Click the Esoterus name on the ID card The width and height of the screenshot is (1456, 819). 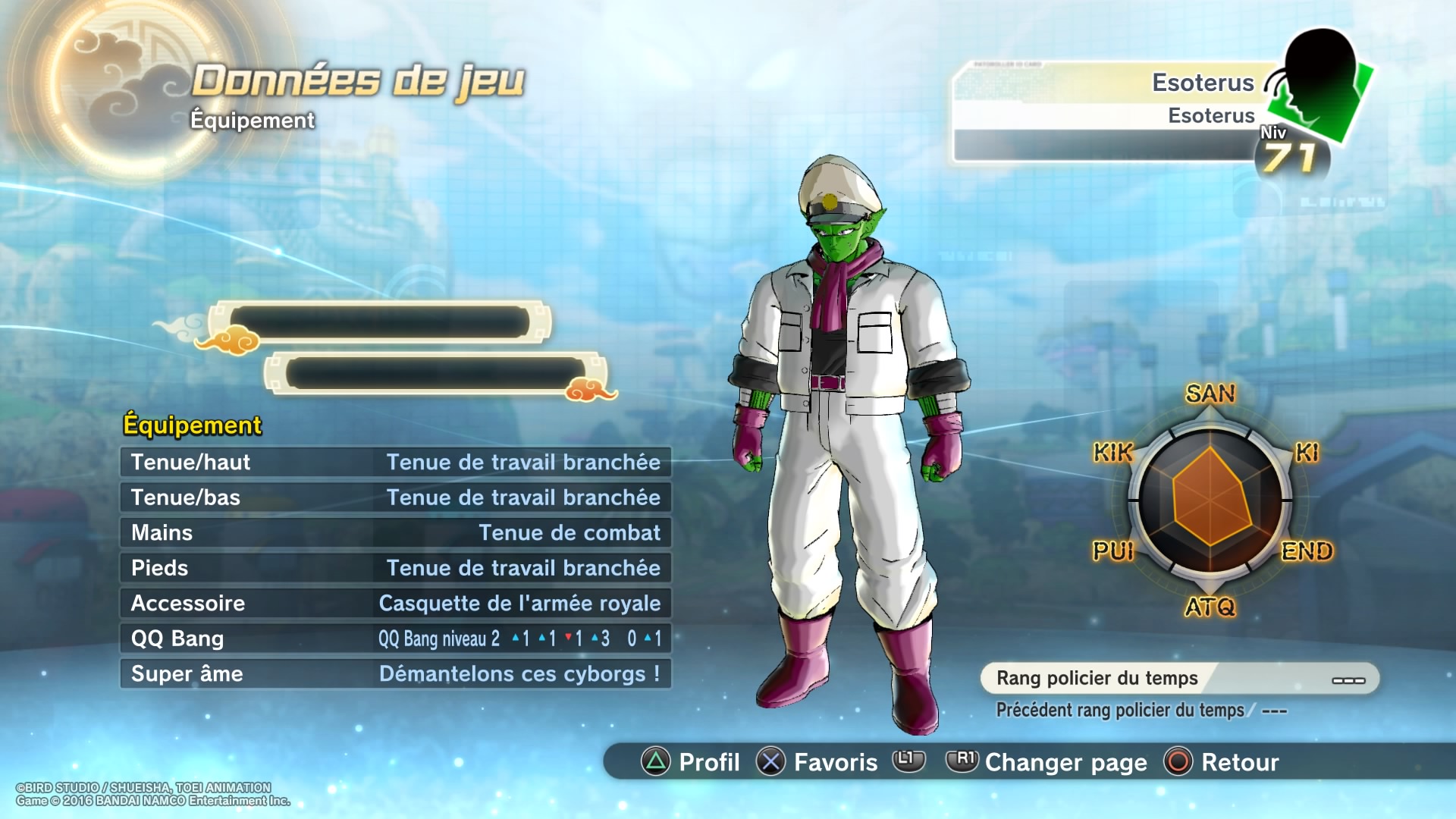(x=1204, y=82)
